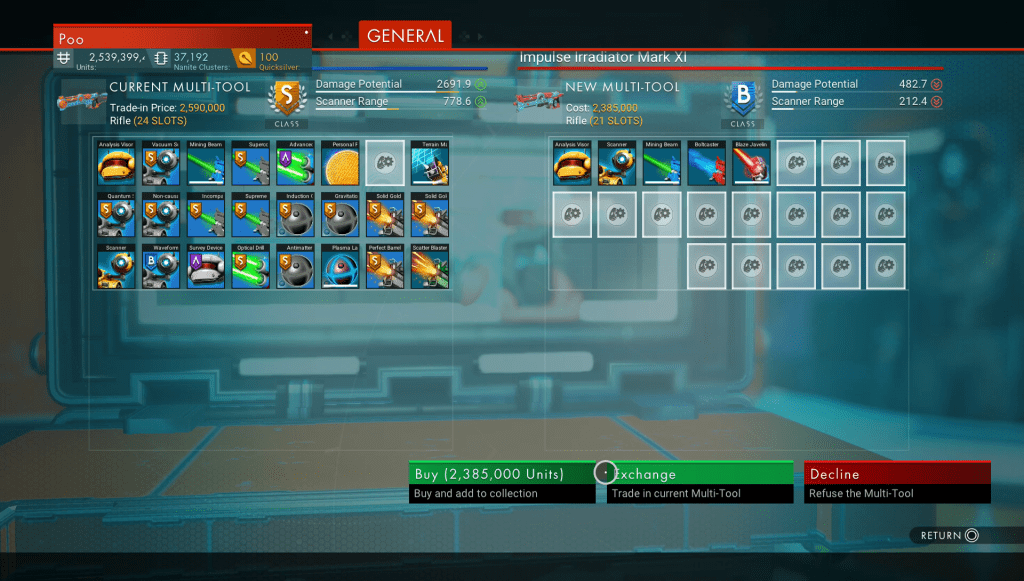1024x581 pixels.
Task: Choose the Personal Forcefield golden orb slot
Action: (340, 162)
